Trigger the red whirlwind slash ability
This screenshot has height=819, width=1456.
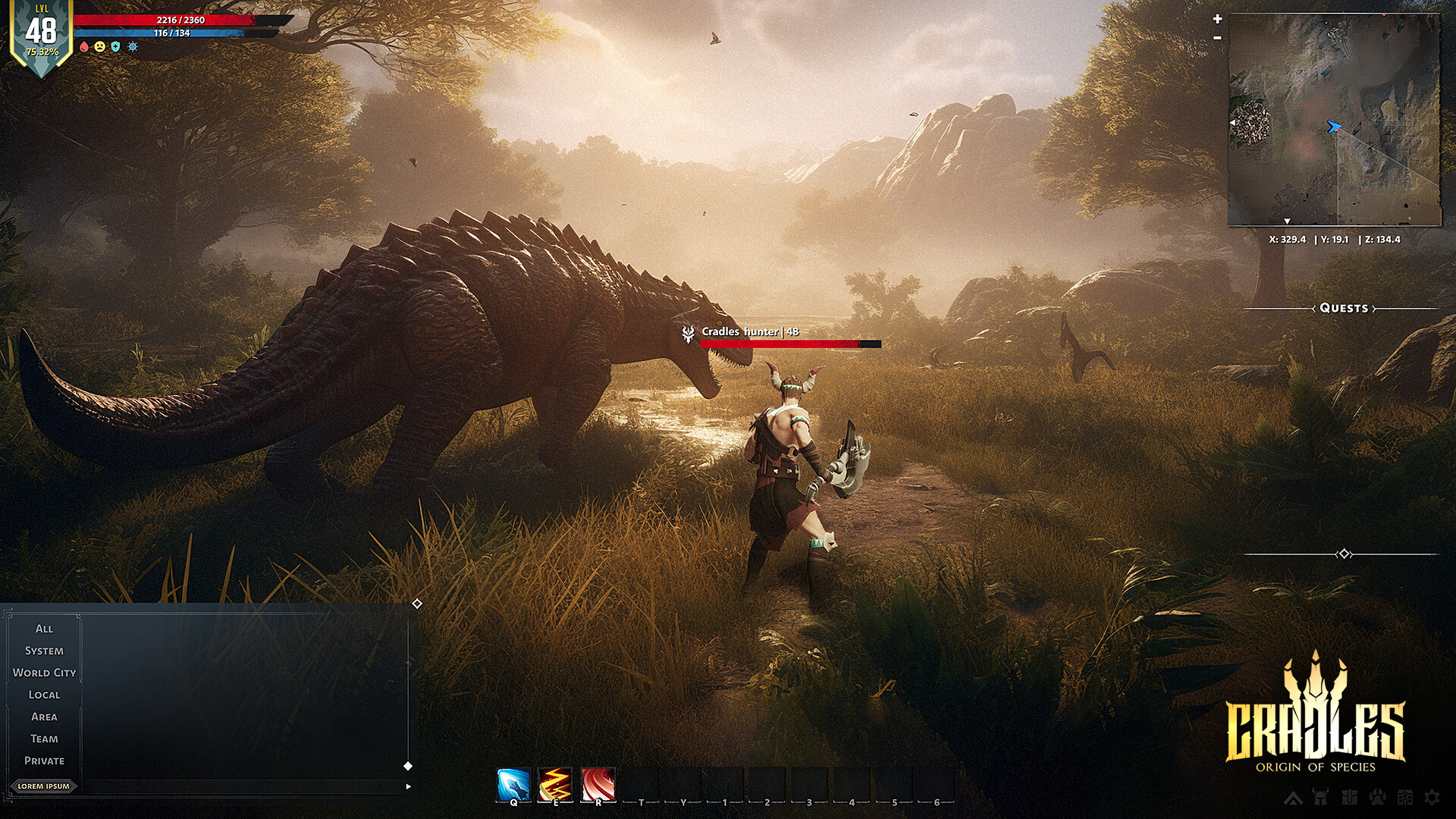(598, 784)
